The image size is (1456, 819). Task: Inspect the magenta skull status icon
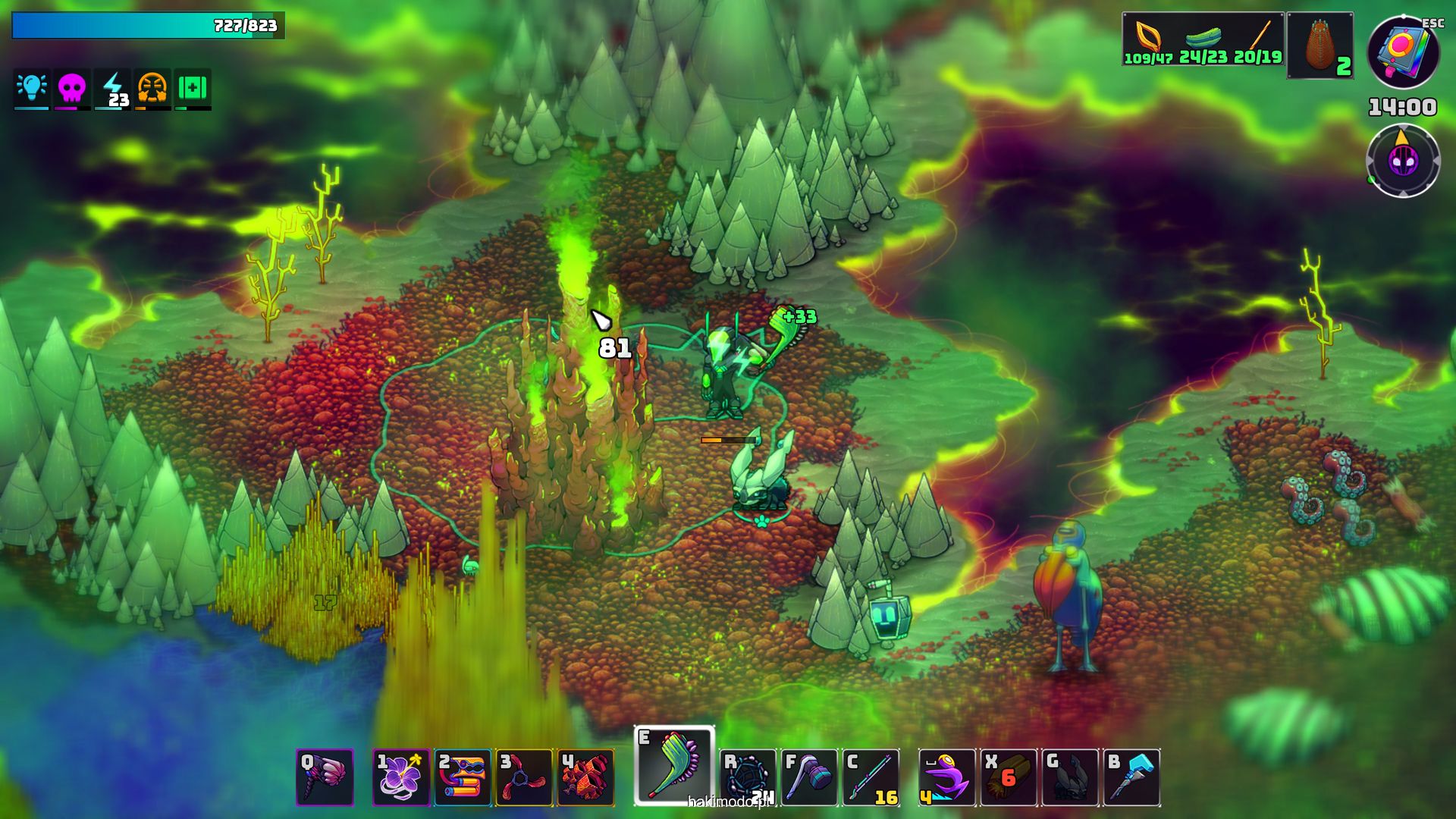point(72,88)
